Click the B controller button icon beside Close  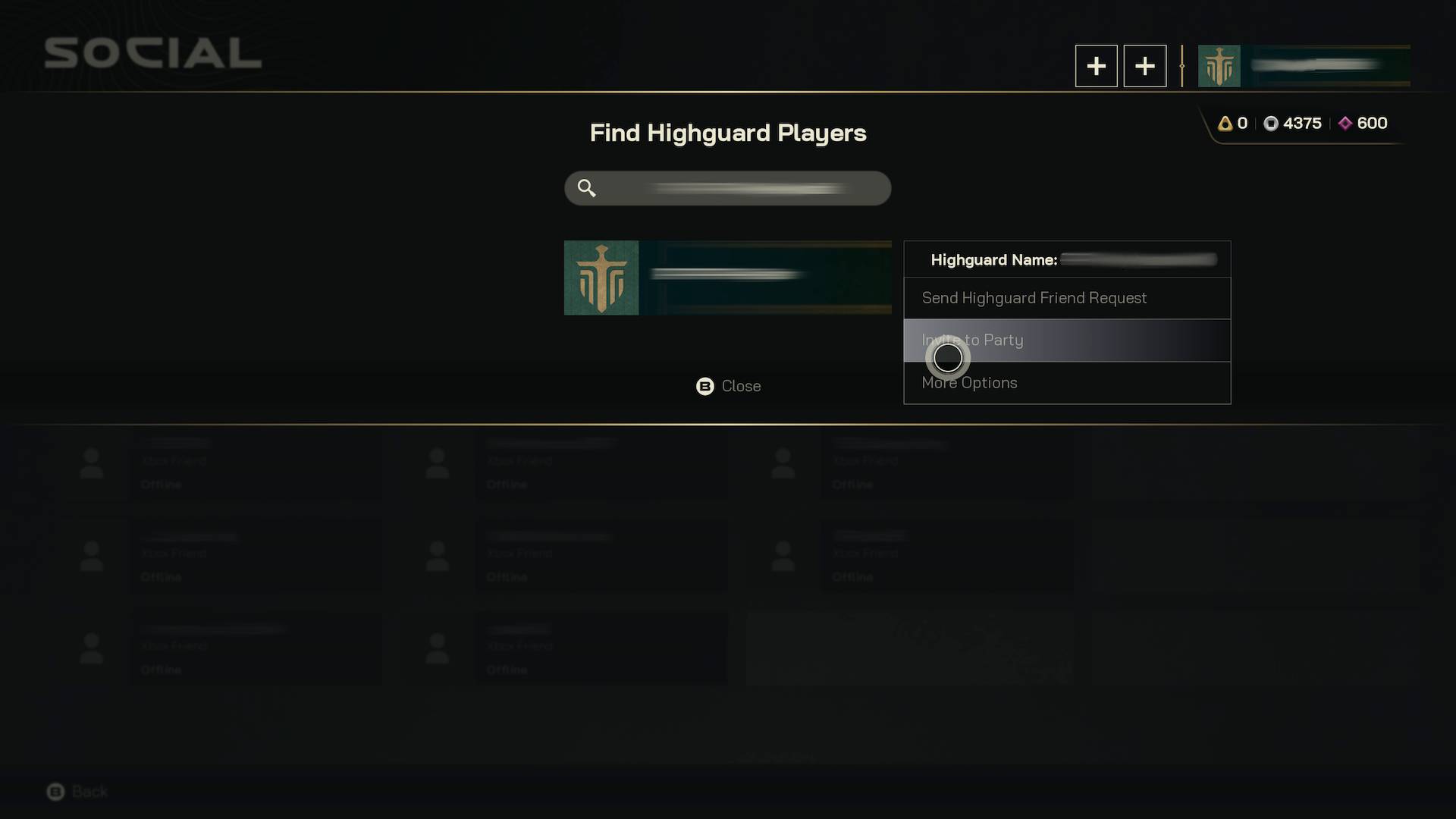pos(704,386)
